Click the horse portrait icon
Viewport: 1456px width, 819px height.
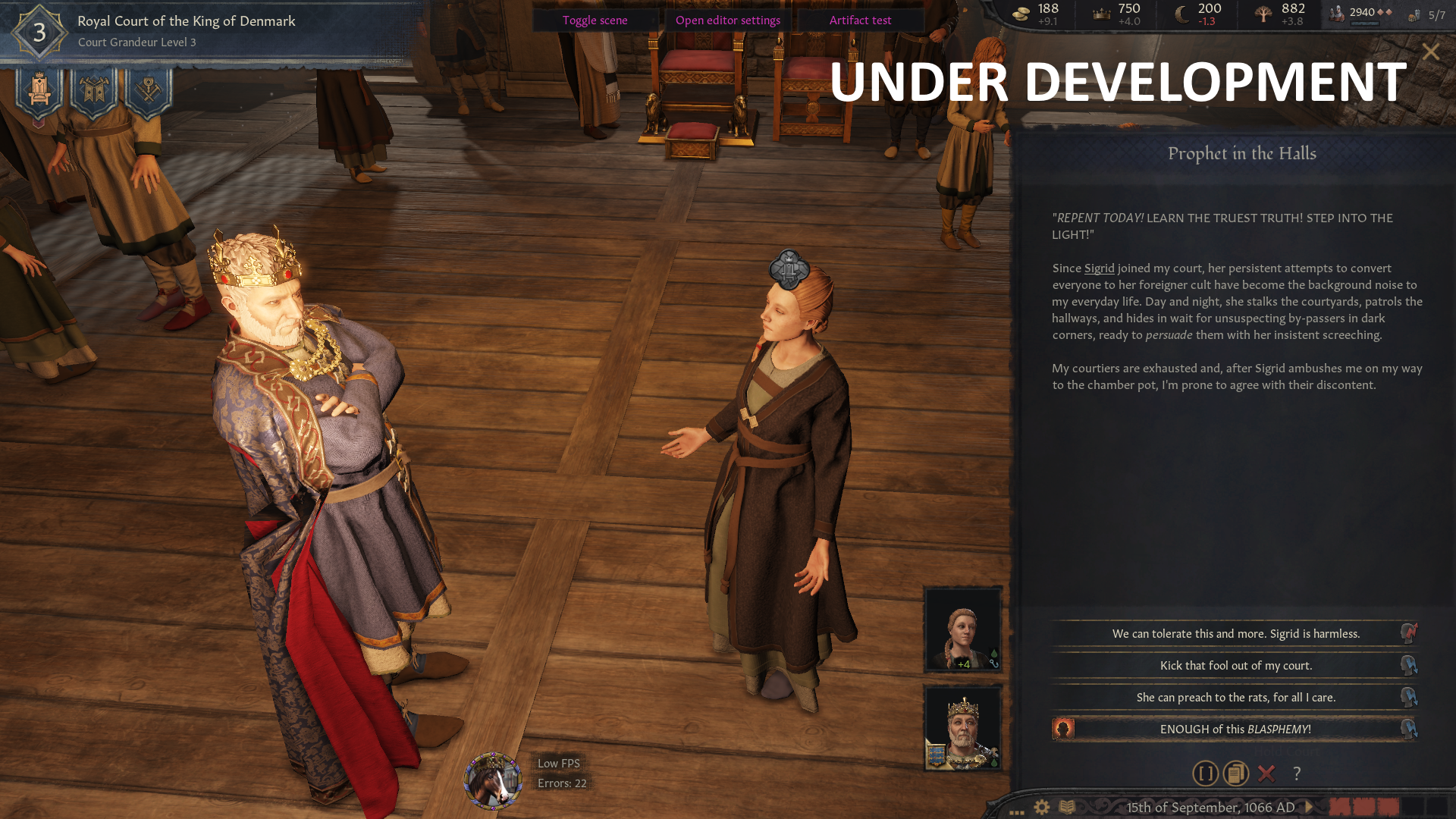493,780
